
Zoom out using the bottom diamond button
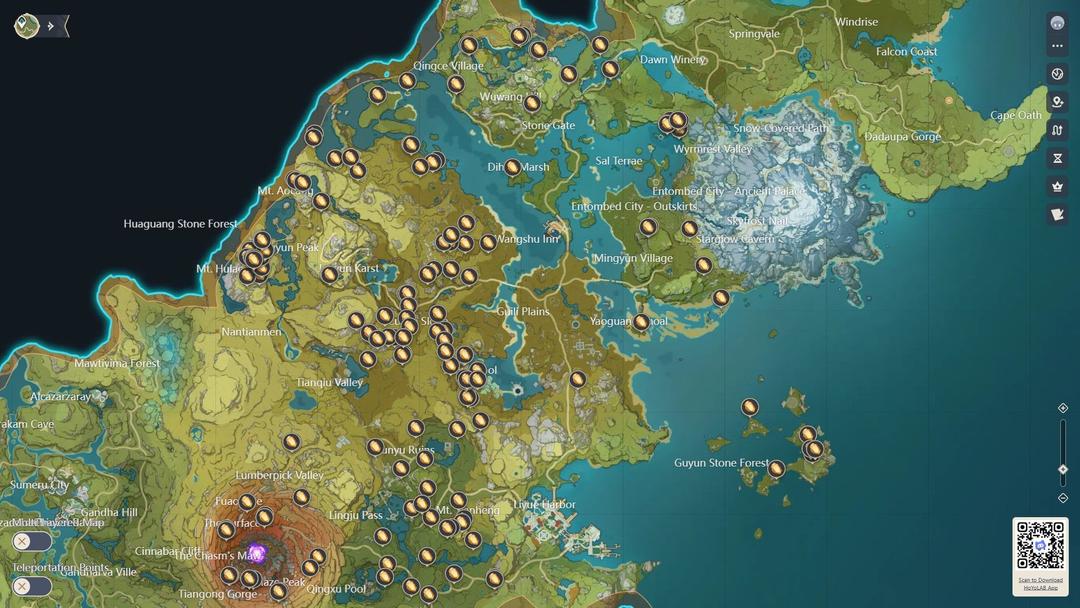(x=1063, y=498)
